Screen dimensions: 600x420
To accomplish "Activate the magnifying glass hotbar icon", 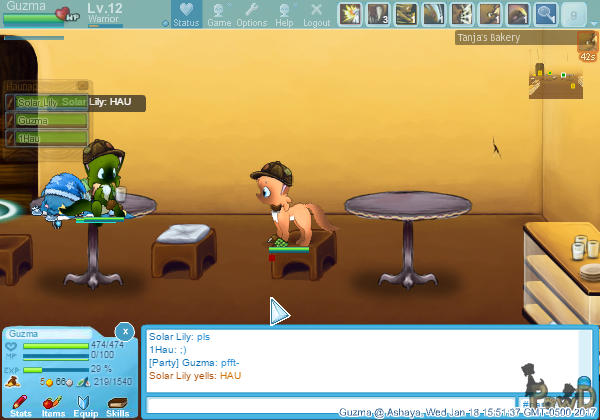I will pyautogui.click(x=545, y=14).
